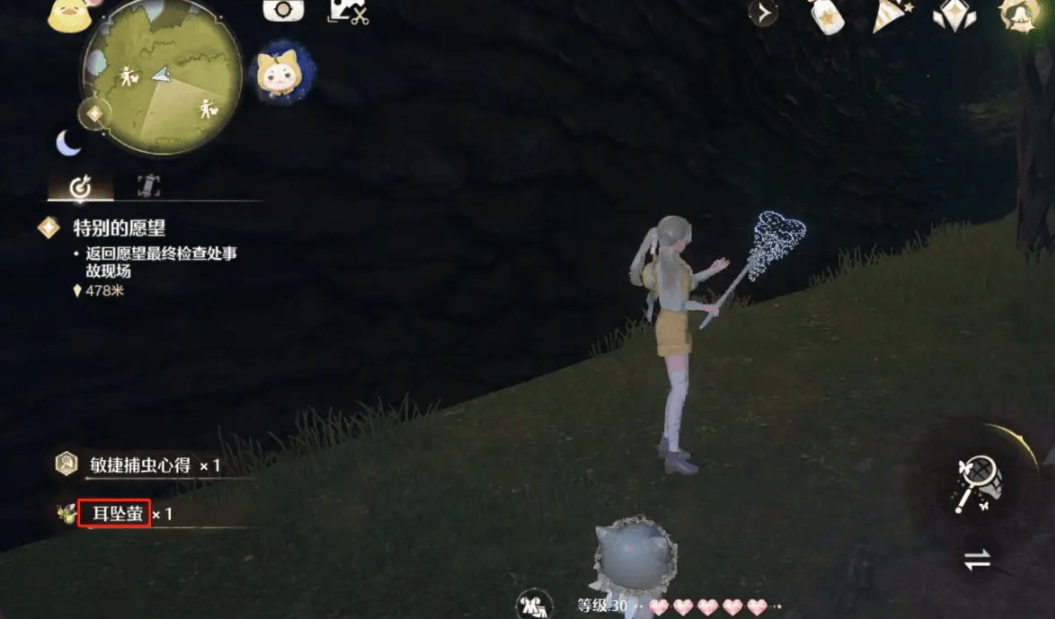Click the crescent moon time icon
This screenshot has height=619, width=1055.
[x=68, y=143]
